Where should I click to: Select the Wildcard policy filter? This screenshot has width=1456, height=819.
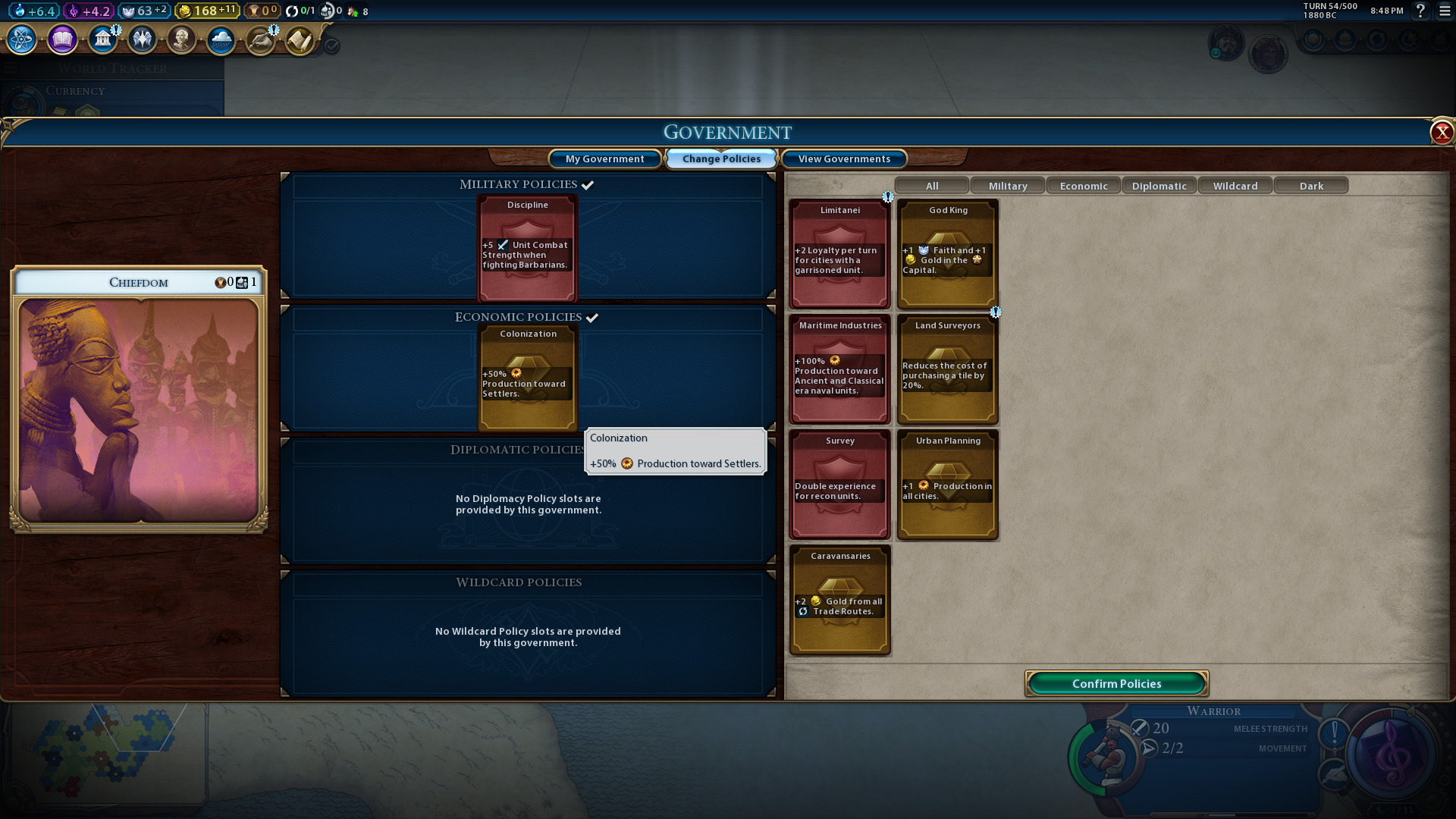(1235, 186)
